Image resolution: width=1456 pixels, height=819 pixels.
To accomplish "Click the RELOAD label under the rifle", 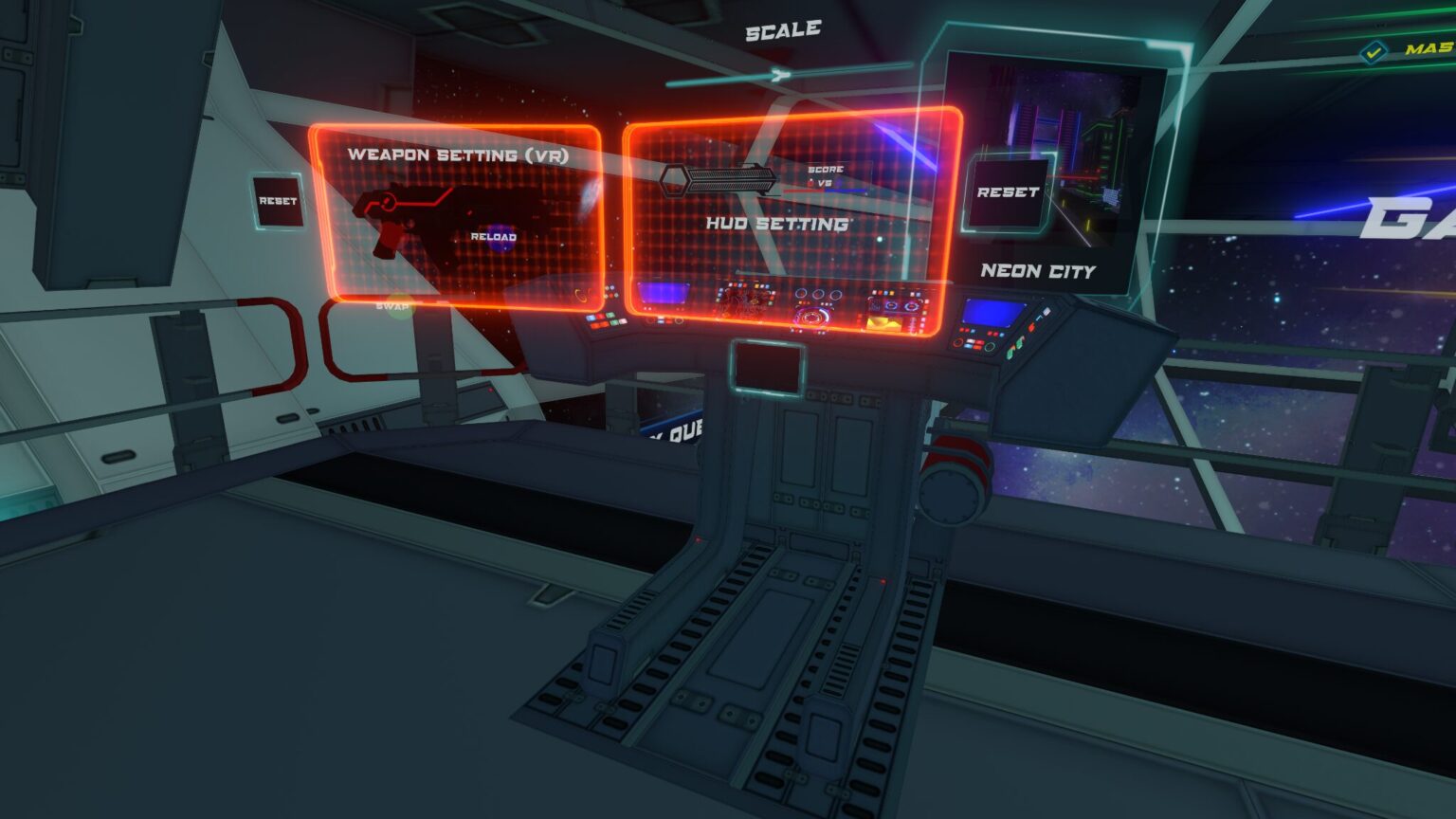I will pyautogui.click(x=494, y=235).
